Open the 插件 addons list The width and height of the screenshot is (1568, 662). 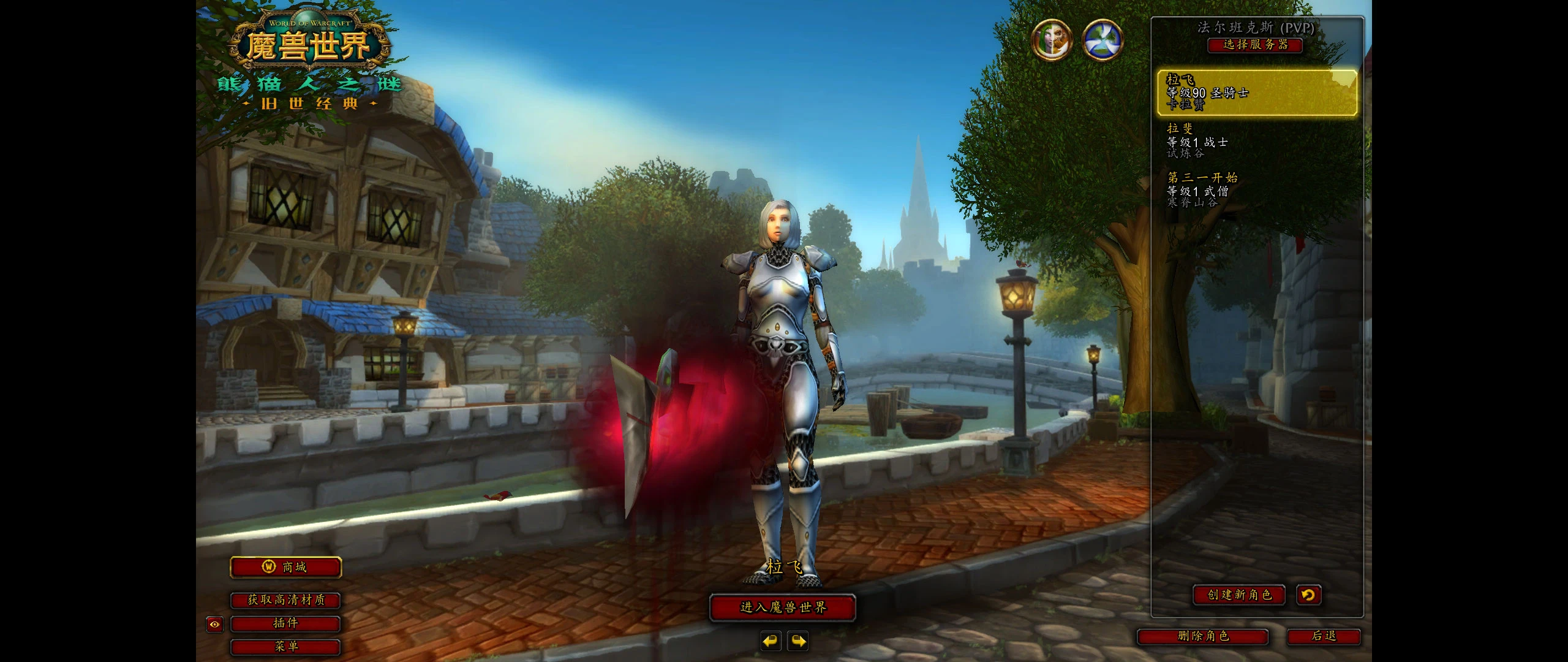[x=285, y=623]
